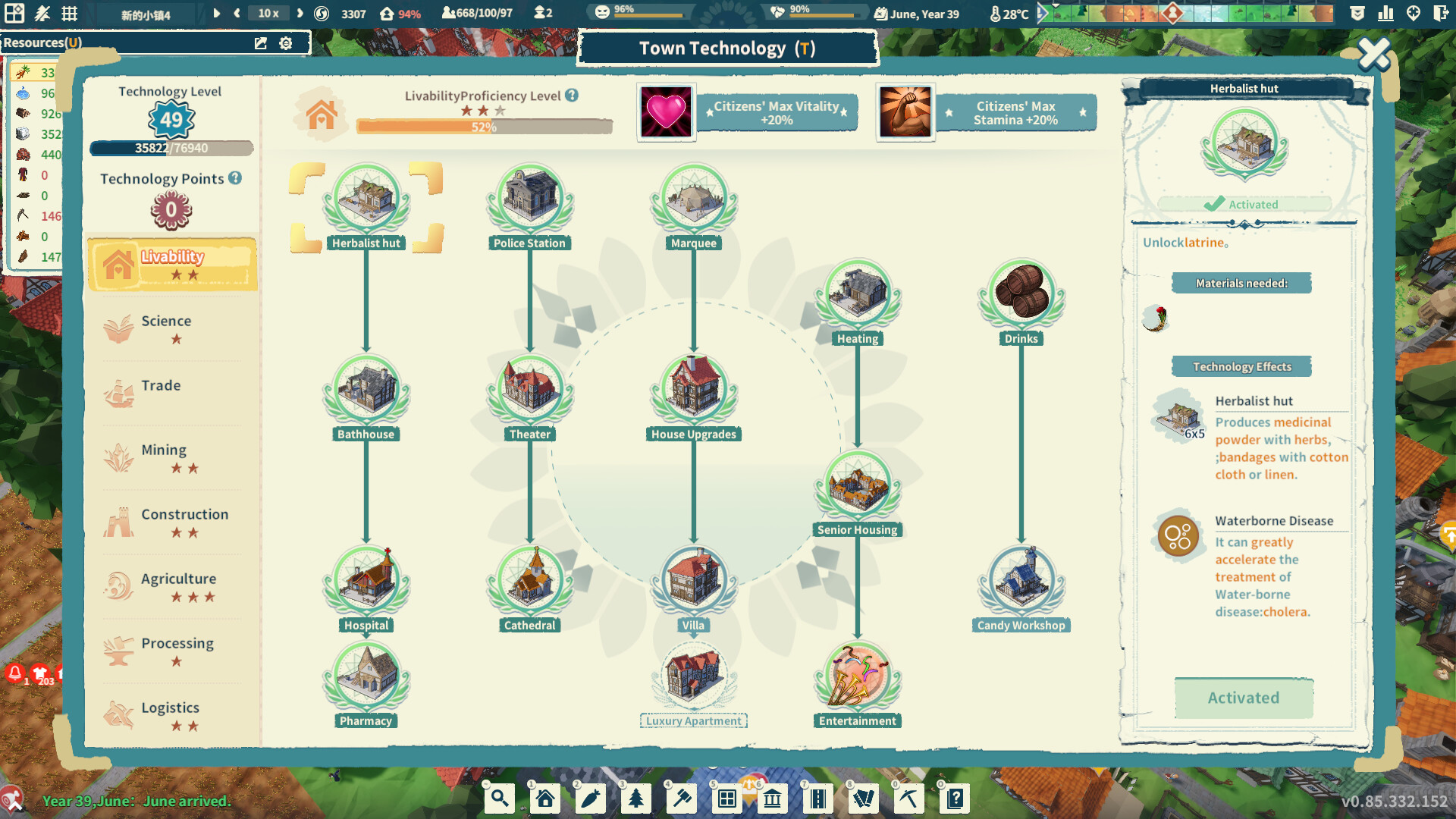
Task: Open the help question-mark panel
Action: point(954,798)
